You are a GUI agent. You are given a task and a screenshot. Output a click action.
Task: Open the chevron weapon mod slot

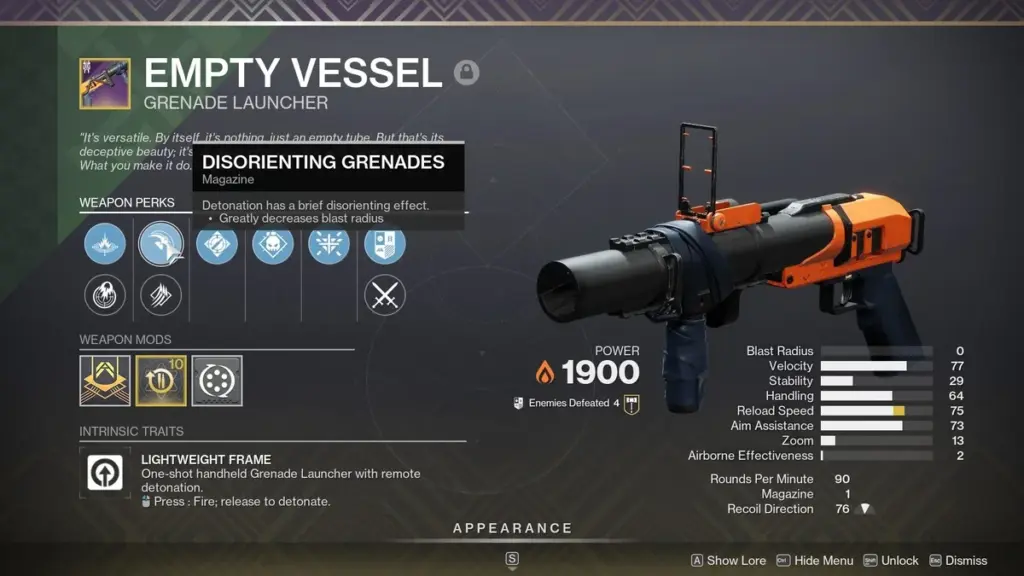[105, 381]
